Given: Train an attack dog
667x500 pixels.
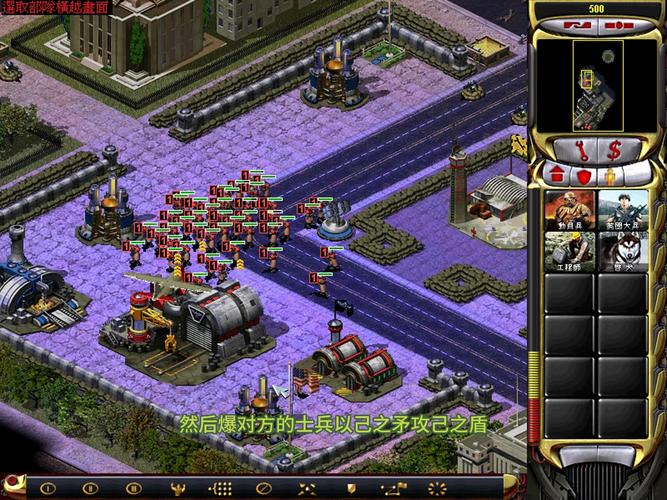Looking at the screenshot, I should click(x=621, y=252).
